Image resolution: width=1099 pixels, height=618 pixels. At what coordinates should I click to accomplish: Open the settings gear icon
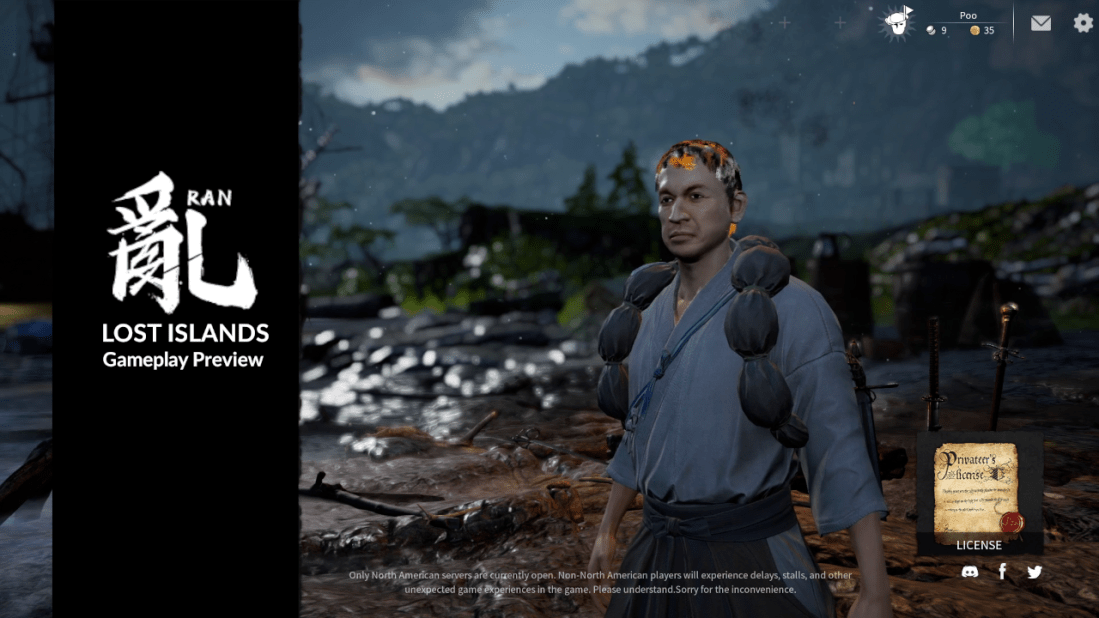click(x=1083, y=22)
